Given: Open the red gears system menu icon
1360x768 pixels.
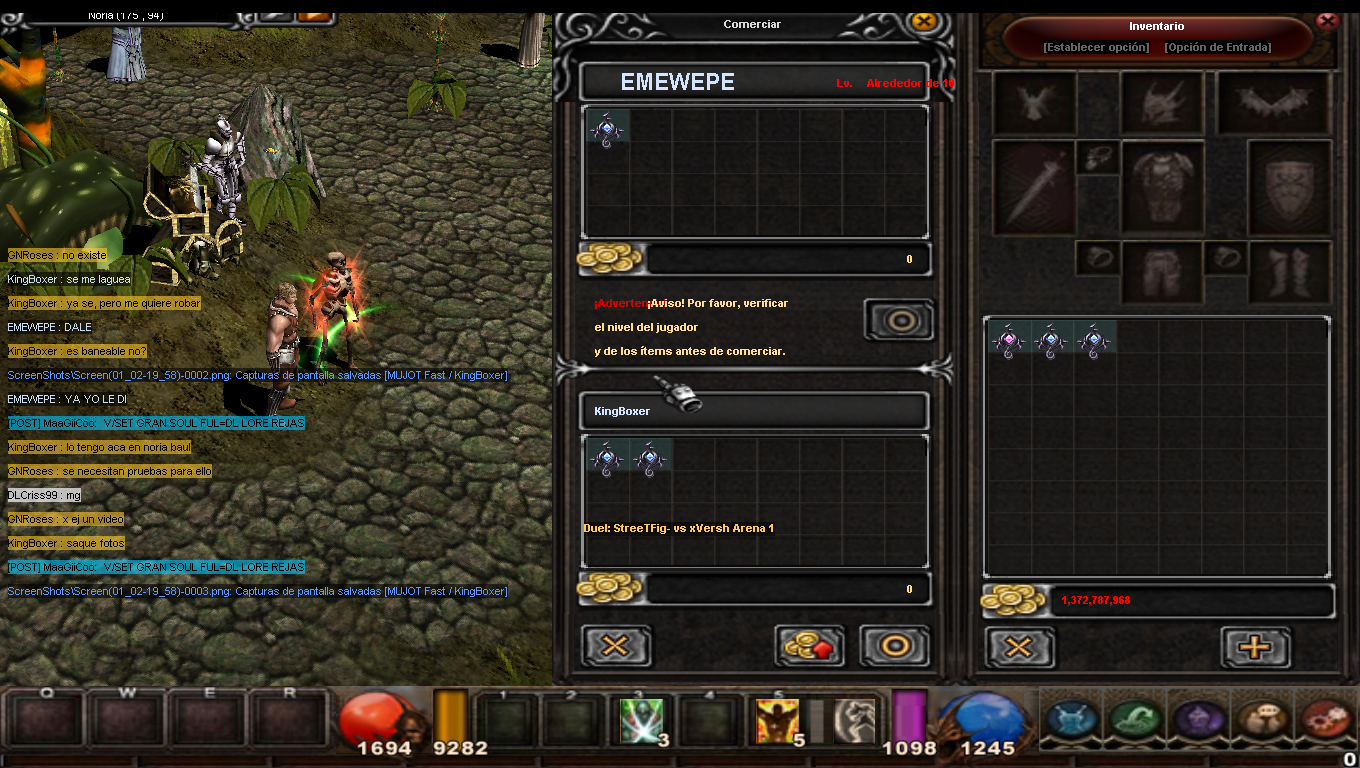Looking at the screenshot, I should [1324, 718].
